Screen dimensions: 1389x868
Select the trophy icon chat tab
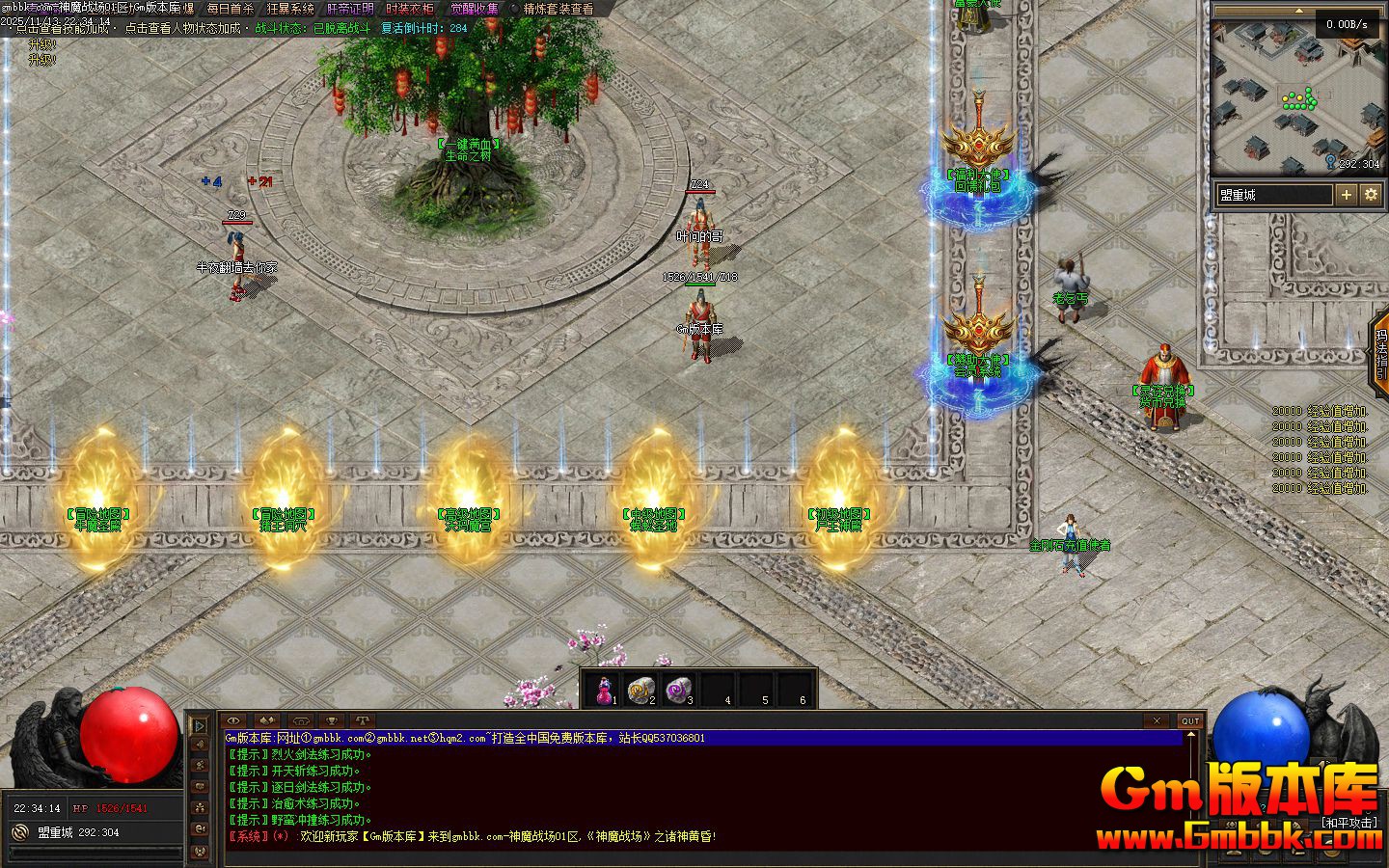331,720
